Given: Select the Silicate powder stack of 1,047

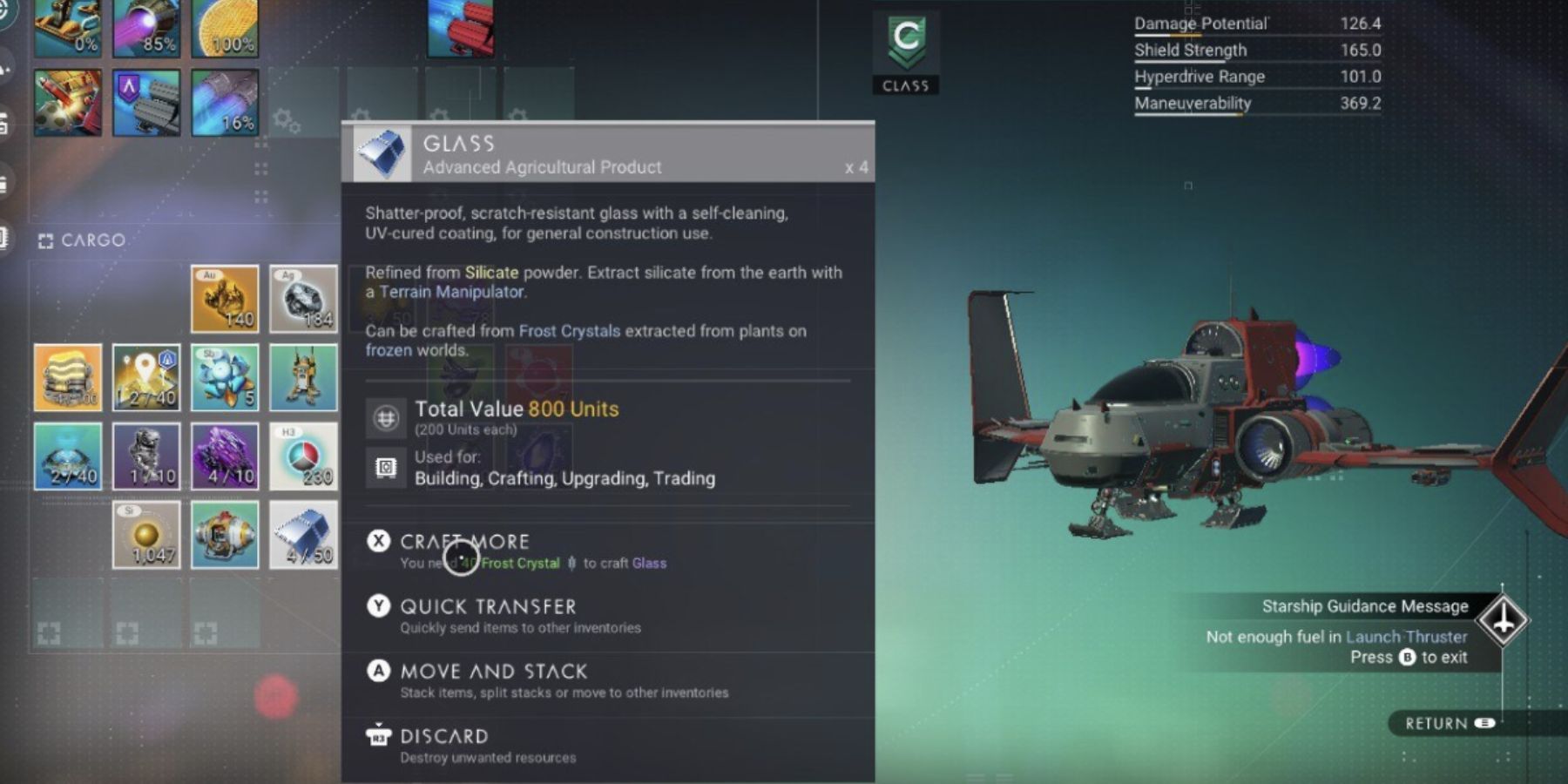Looking at the screenshot, I should pyautogui.click(x=145, y=534).
